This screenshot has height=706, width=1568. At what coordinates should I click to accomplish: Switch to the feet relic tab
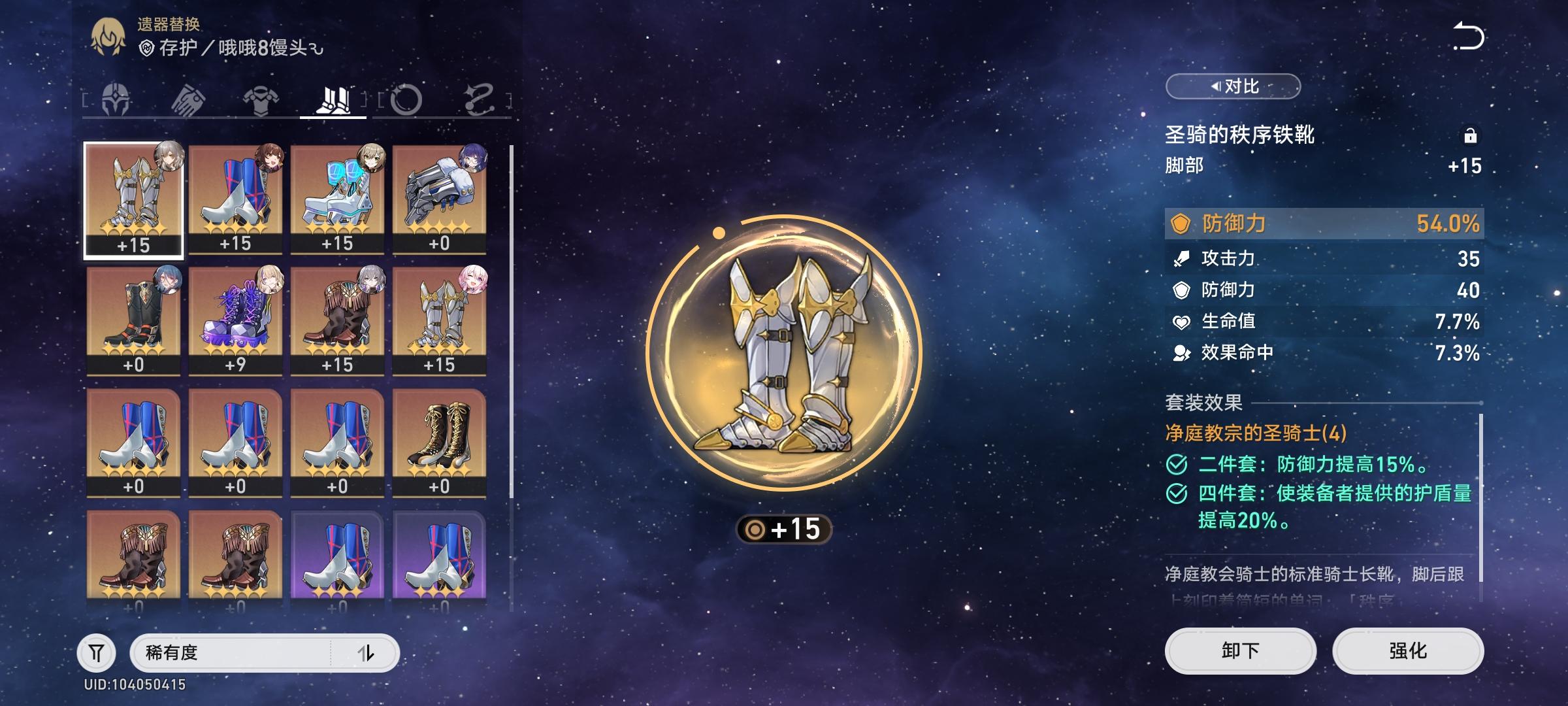(335, 98)
